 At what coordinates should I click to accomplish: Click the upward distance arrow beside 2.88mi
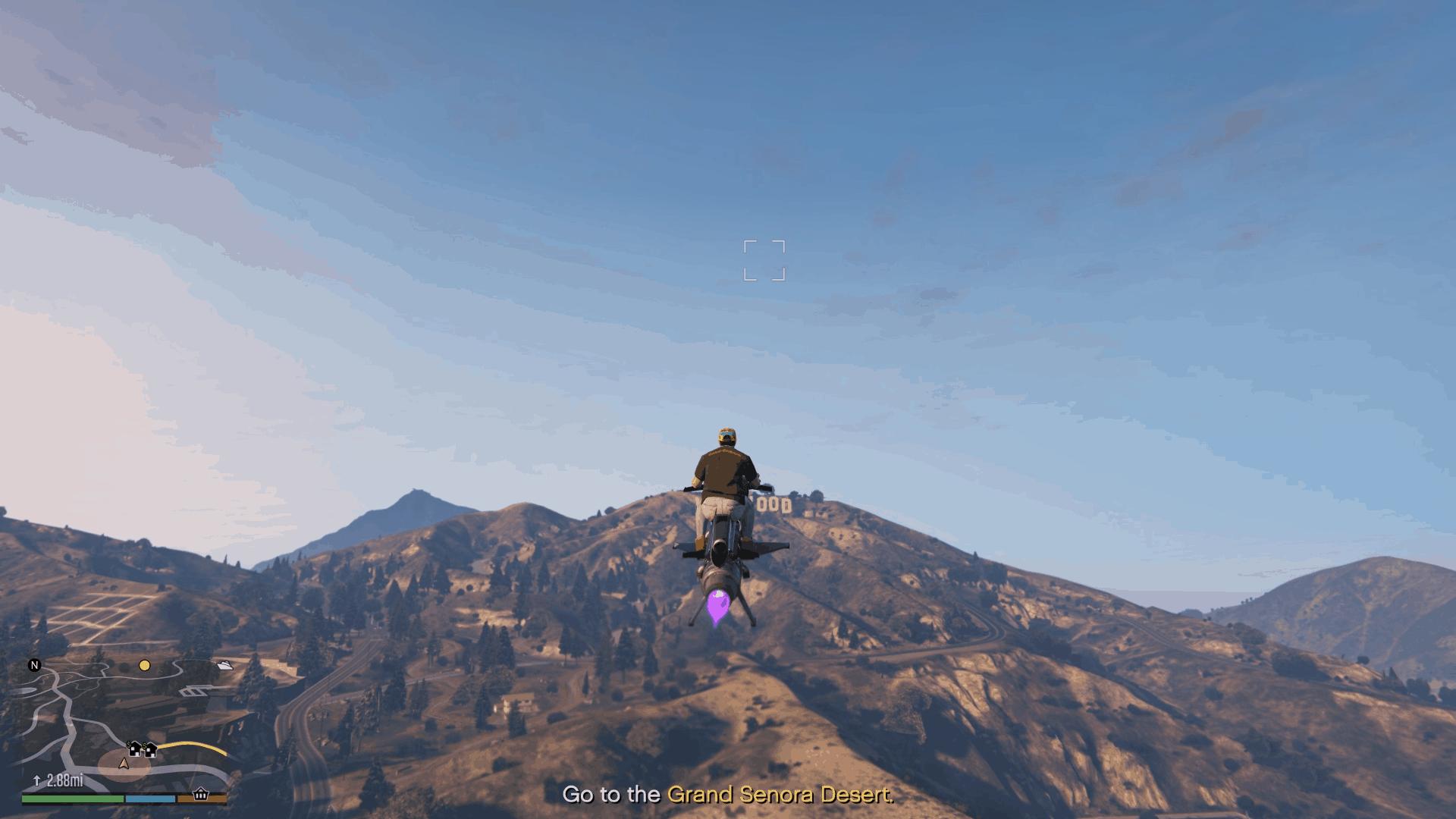(37, 780)
